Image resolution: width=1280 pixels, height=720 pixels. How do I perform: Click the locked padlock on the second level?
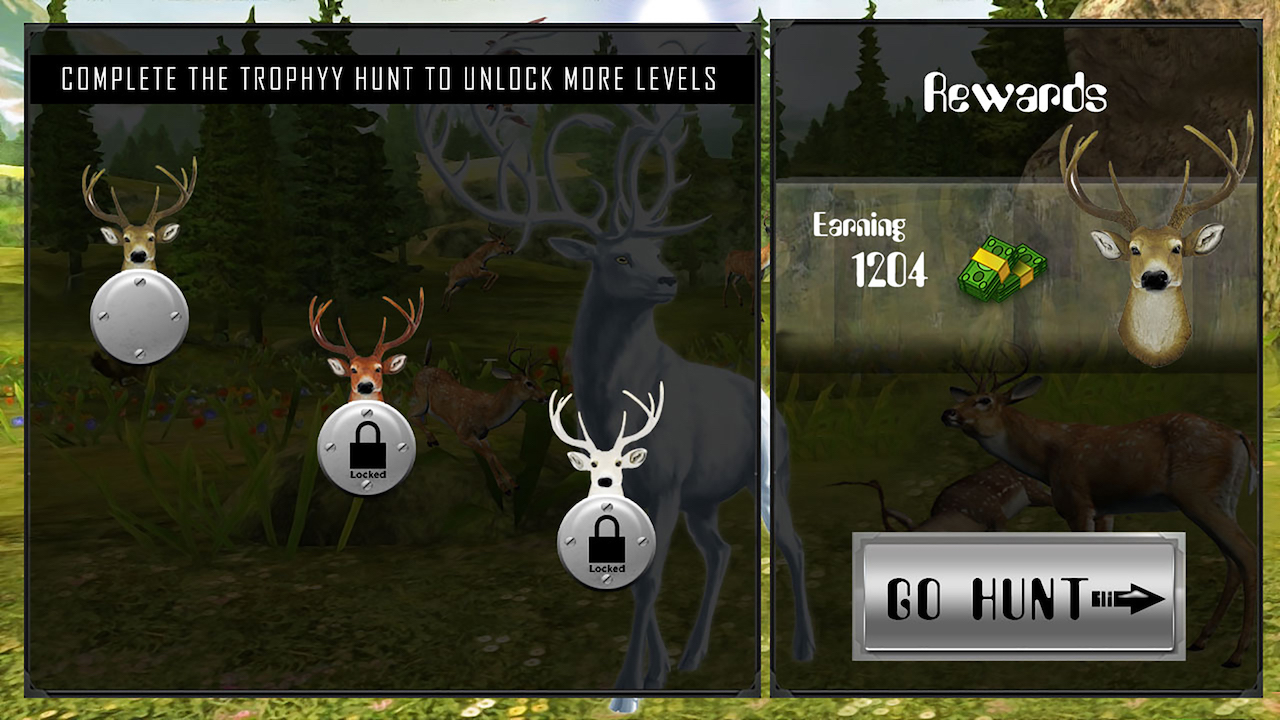[x=368, y=447]
